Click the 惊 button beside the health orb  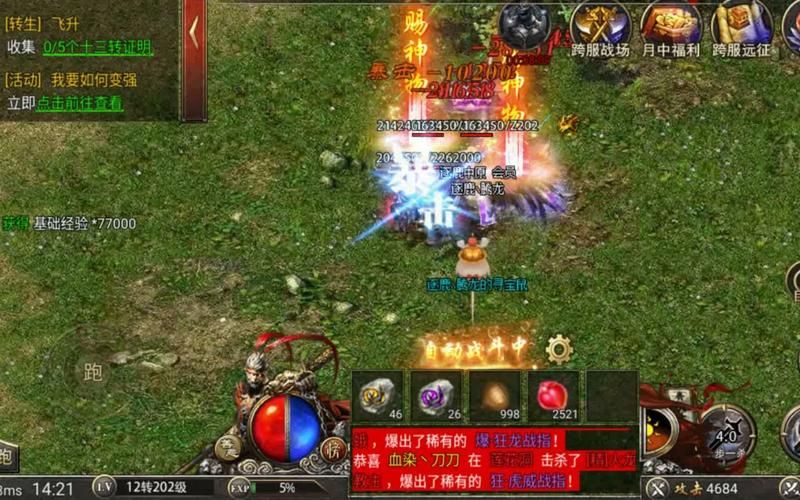click(x=334, y=450)
